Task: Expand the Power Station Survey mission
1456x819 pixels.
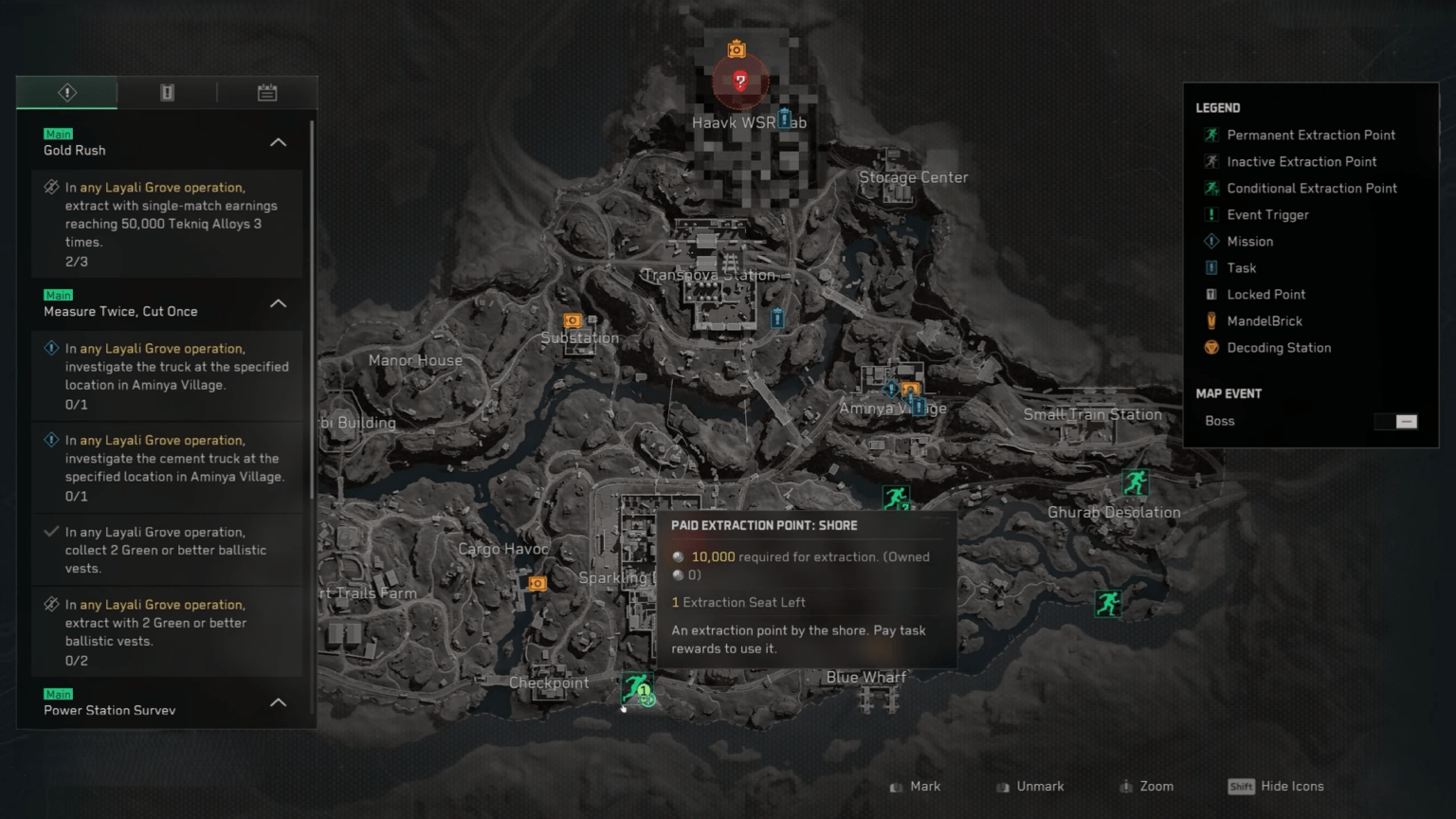Action: pos(278,702)
